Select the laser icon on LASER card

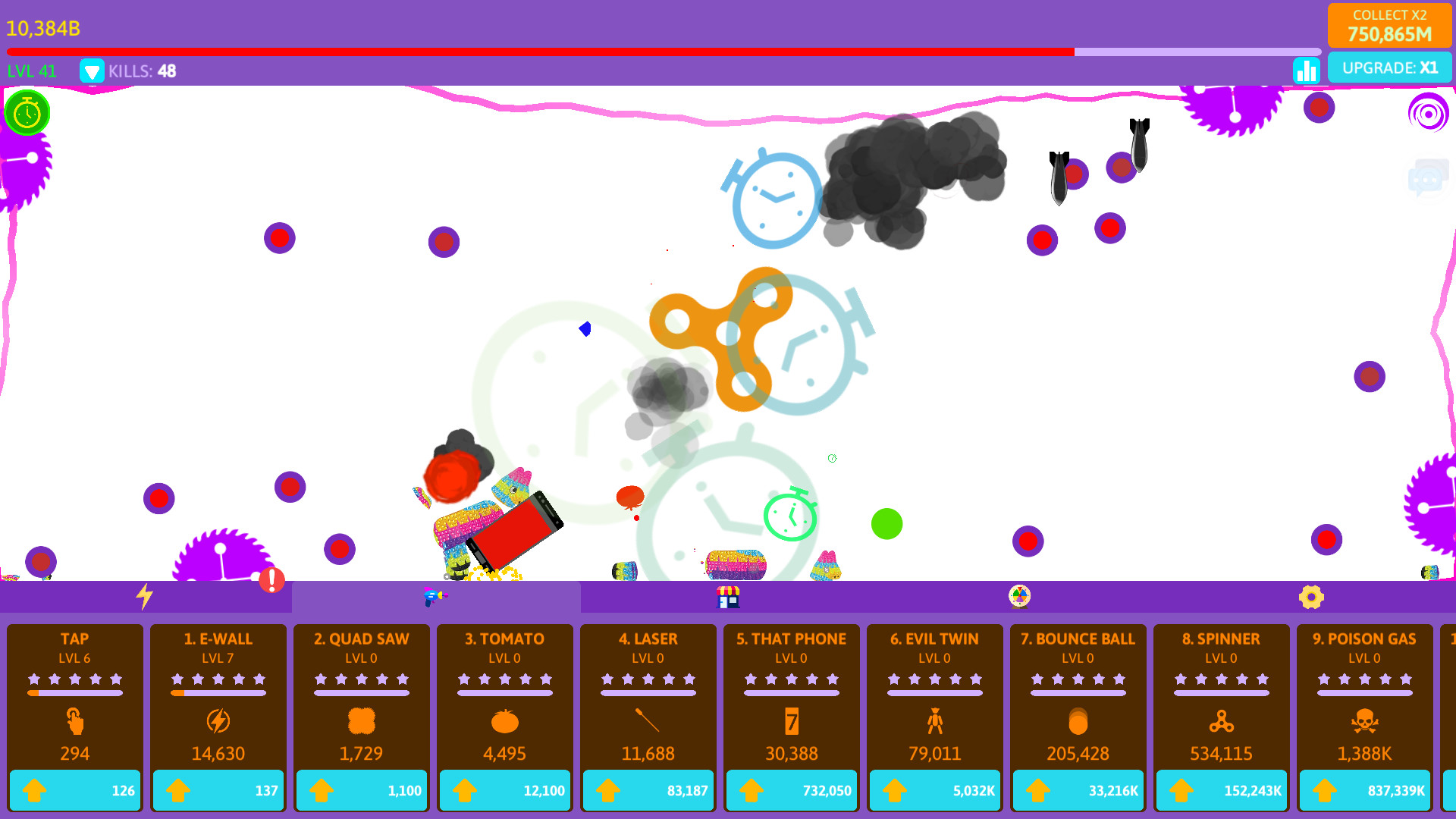[648, 721]
